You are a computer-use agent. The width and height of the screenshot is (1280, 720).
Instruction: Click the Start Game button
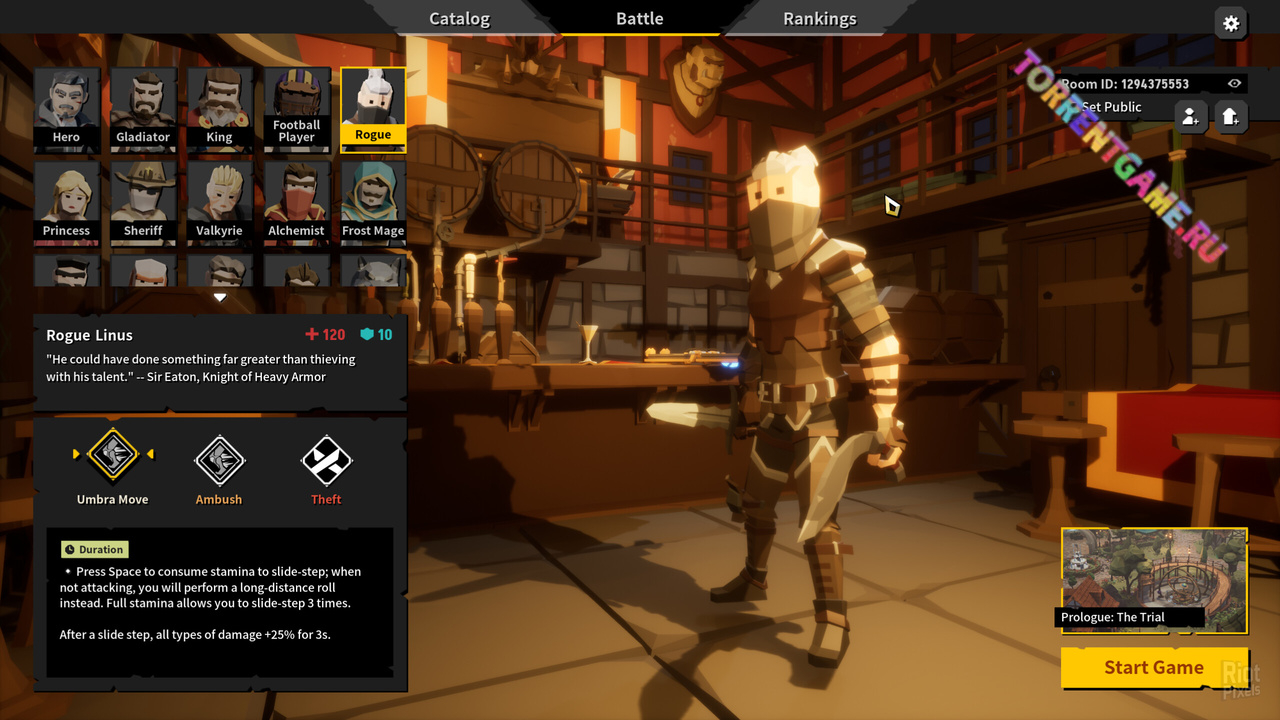point(1153,668)
